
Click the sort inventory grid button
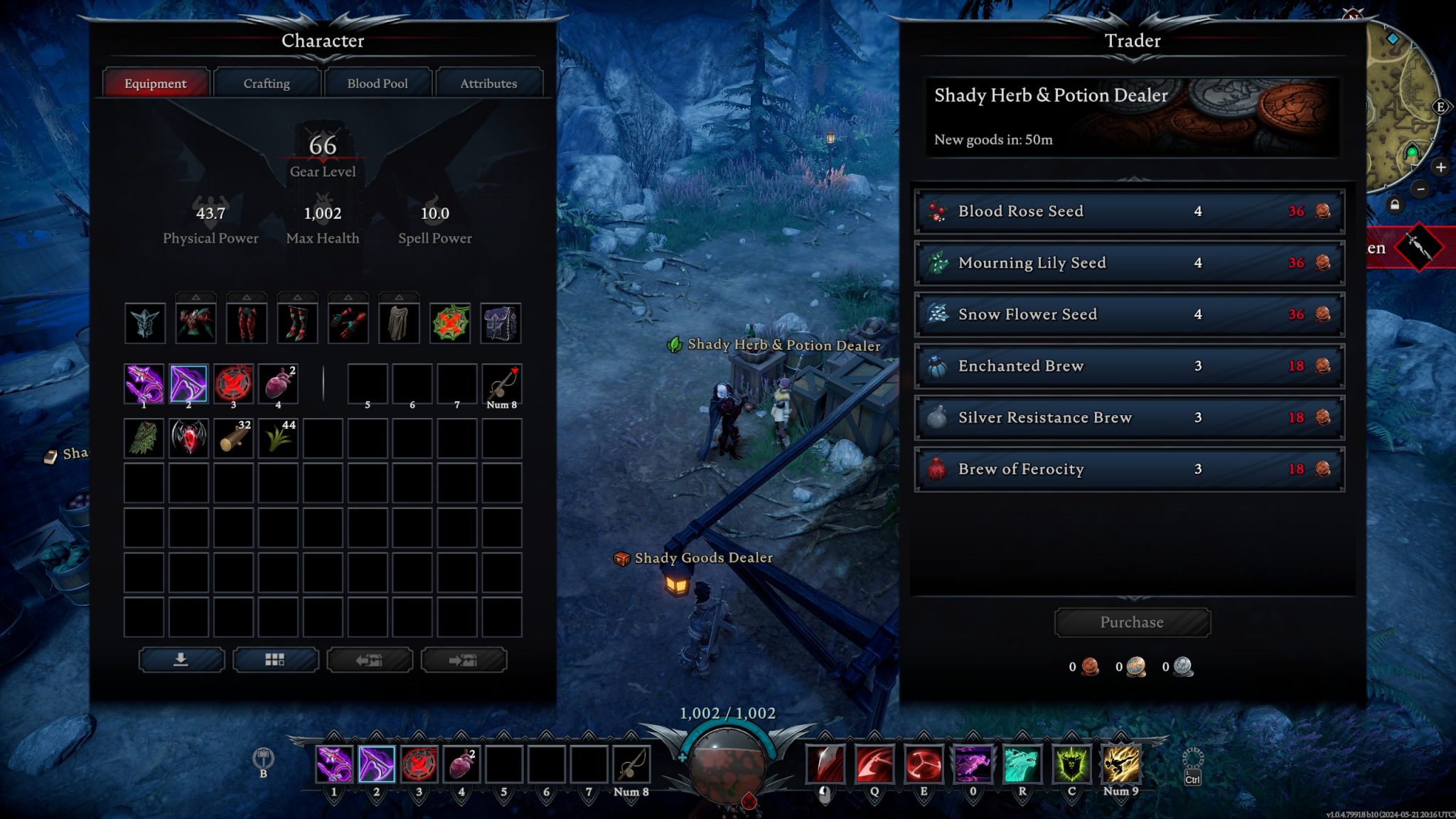pos(276,660)
